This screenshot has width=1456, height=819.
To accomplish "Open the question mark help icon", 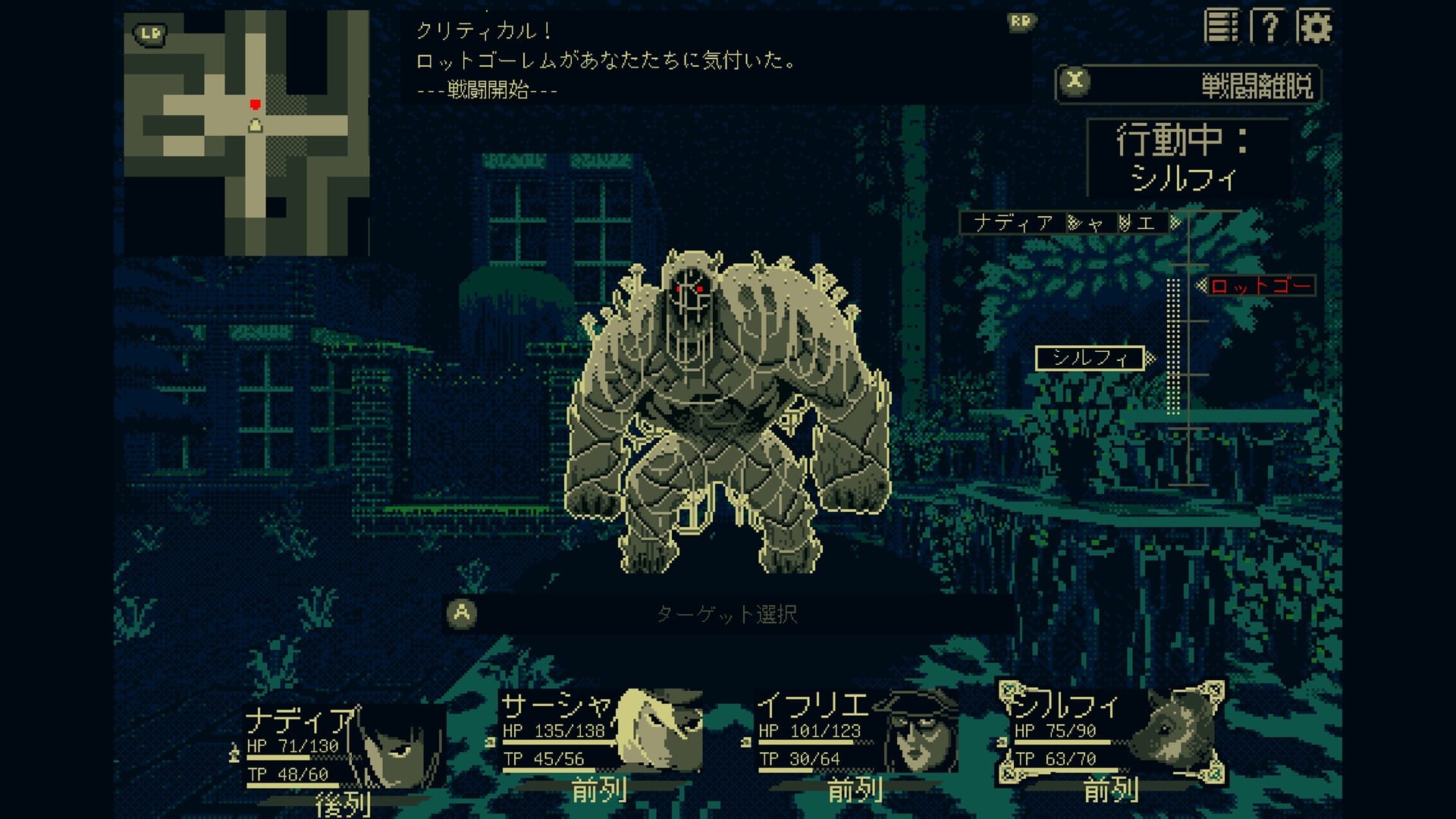I will [x=1269, y=27].
